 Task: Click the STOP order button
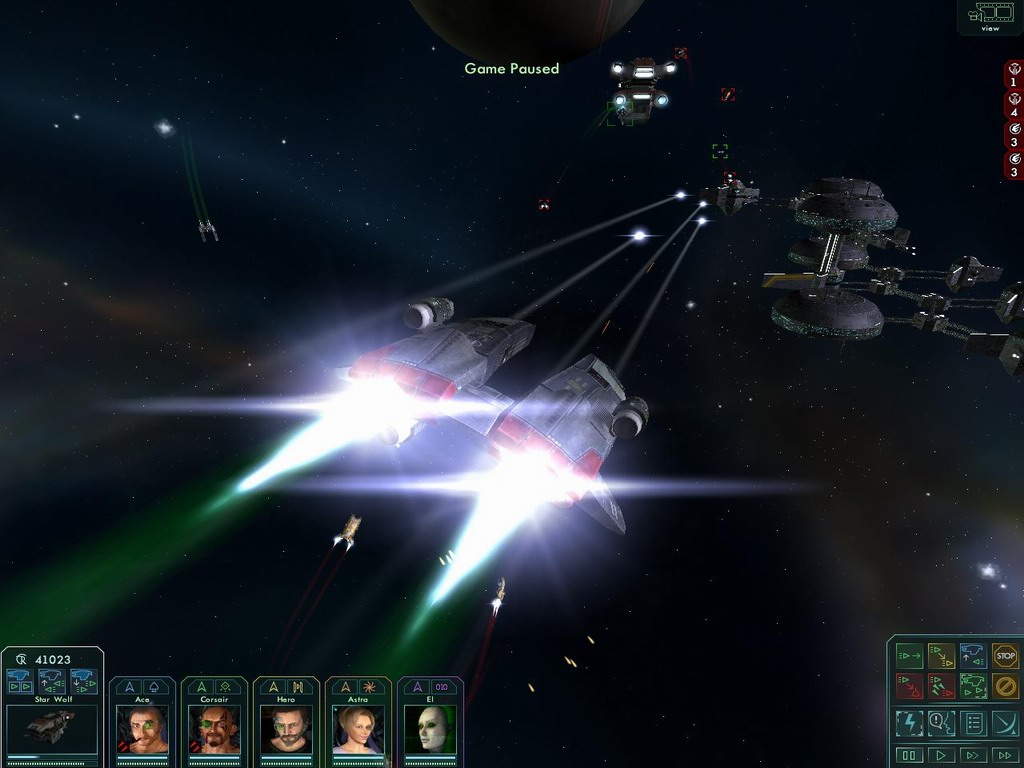(x=1005, y=656)
